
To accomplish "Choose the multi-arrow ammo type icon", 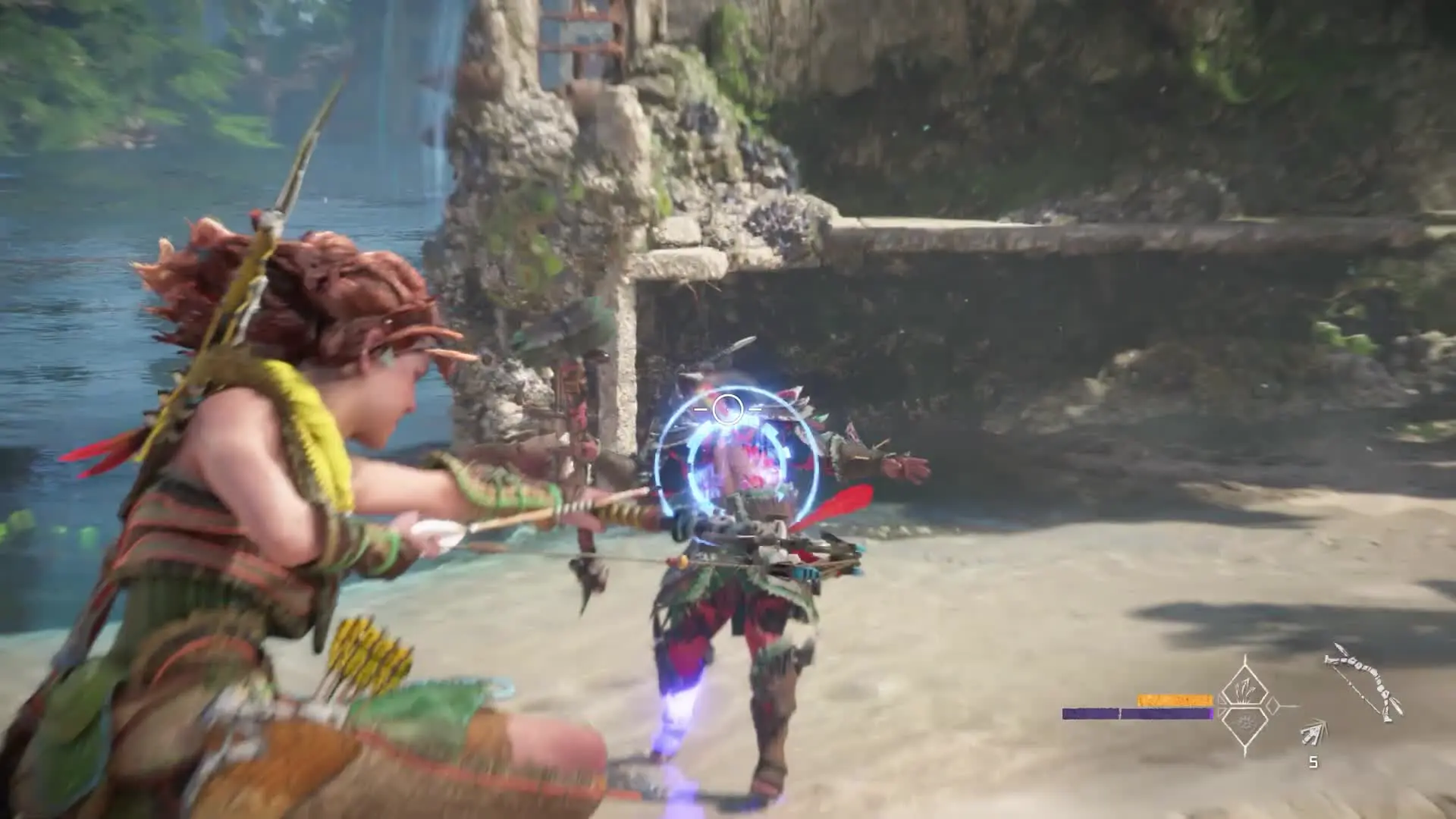I will coord(1314,732).
